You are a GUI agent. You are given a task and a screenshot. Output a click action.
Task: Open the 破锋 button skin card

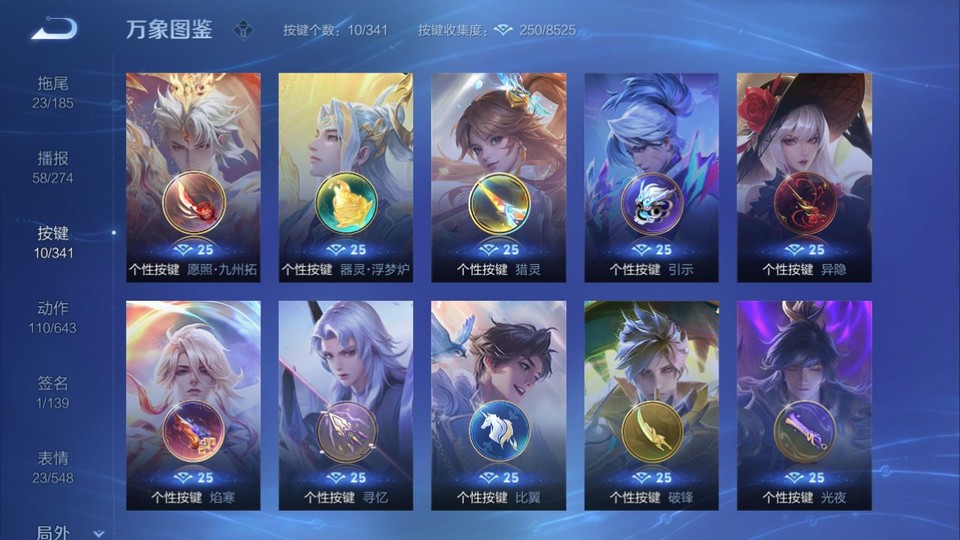651,405
